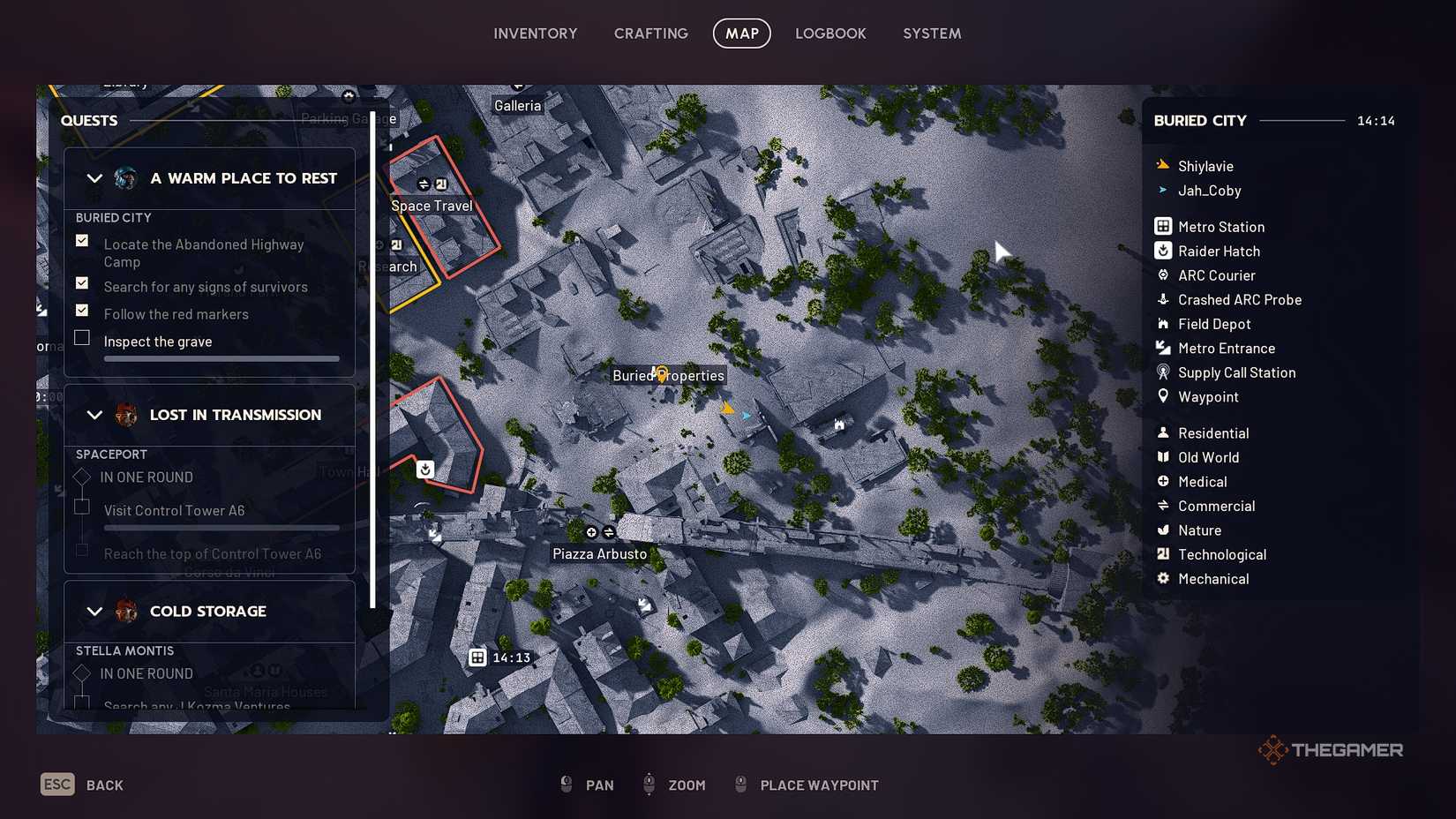Select the Supply Call Station legend icon
The width and height of the screenshot is (1456, 819).
pyautogui.click(x=1163, y=372)
